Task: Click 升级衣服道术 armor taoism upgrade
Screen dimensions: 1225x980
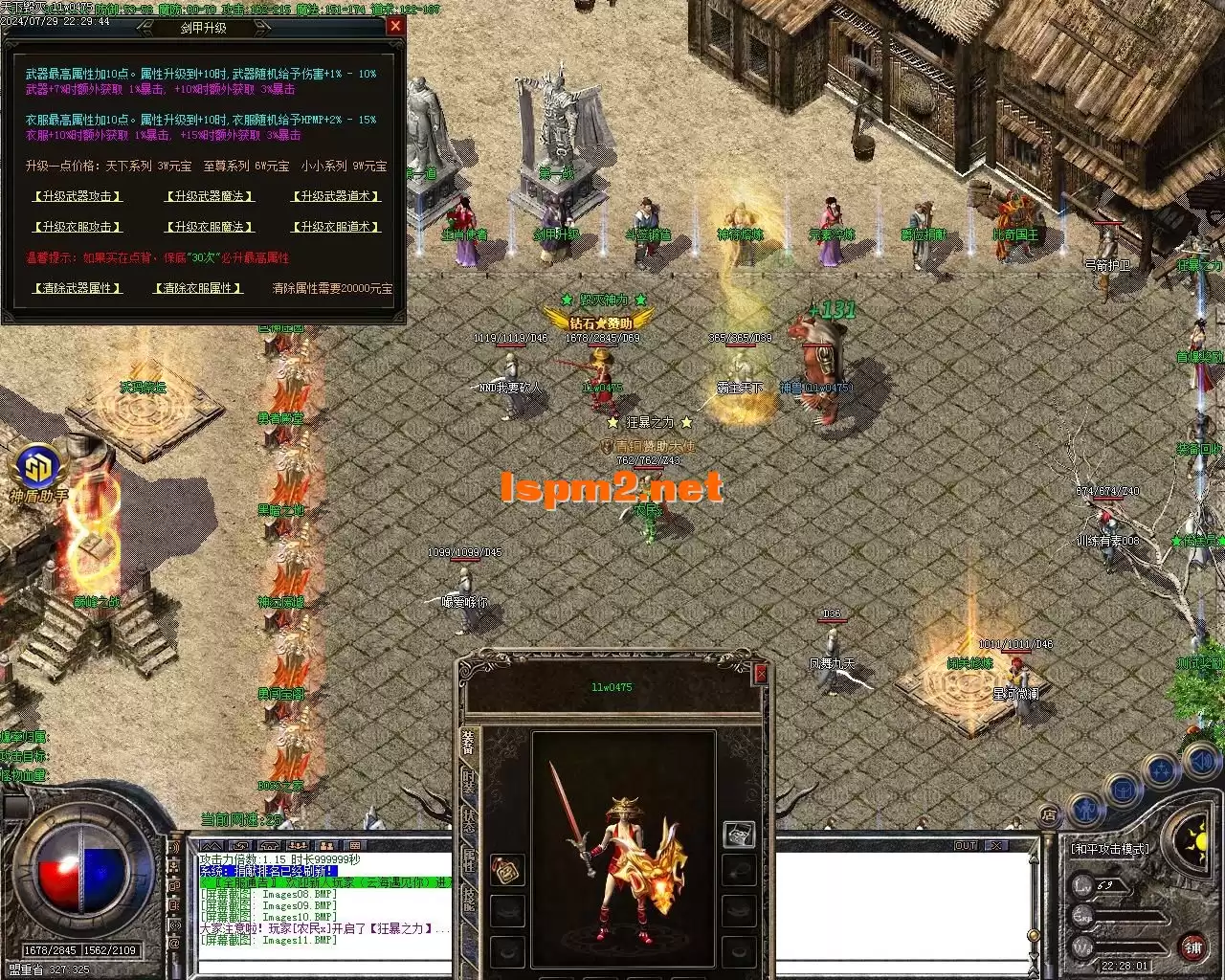Action: pyautogui.click(x=336, y=227)
